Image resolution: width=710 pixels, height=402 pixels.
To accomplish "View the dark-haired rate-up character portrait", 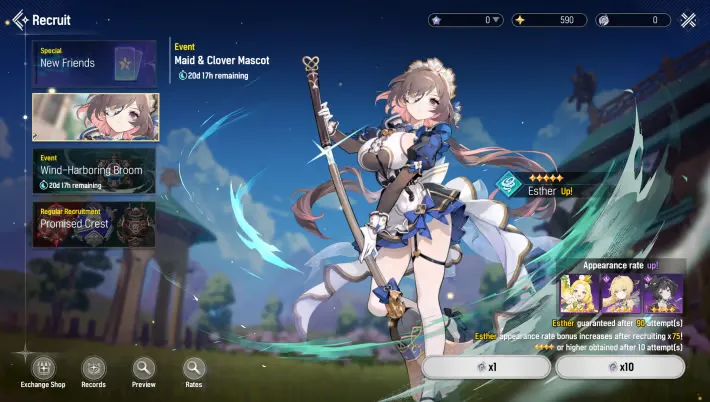I will [x=666, y=294].
